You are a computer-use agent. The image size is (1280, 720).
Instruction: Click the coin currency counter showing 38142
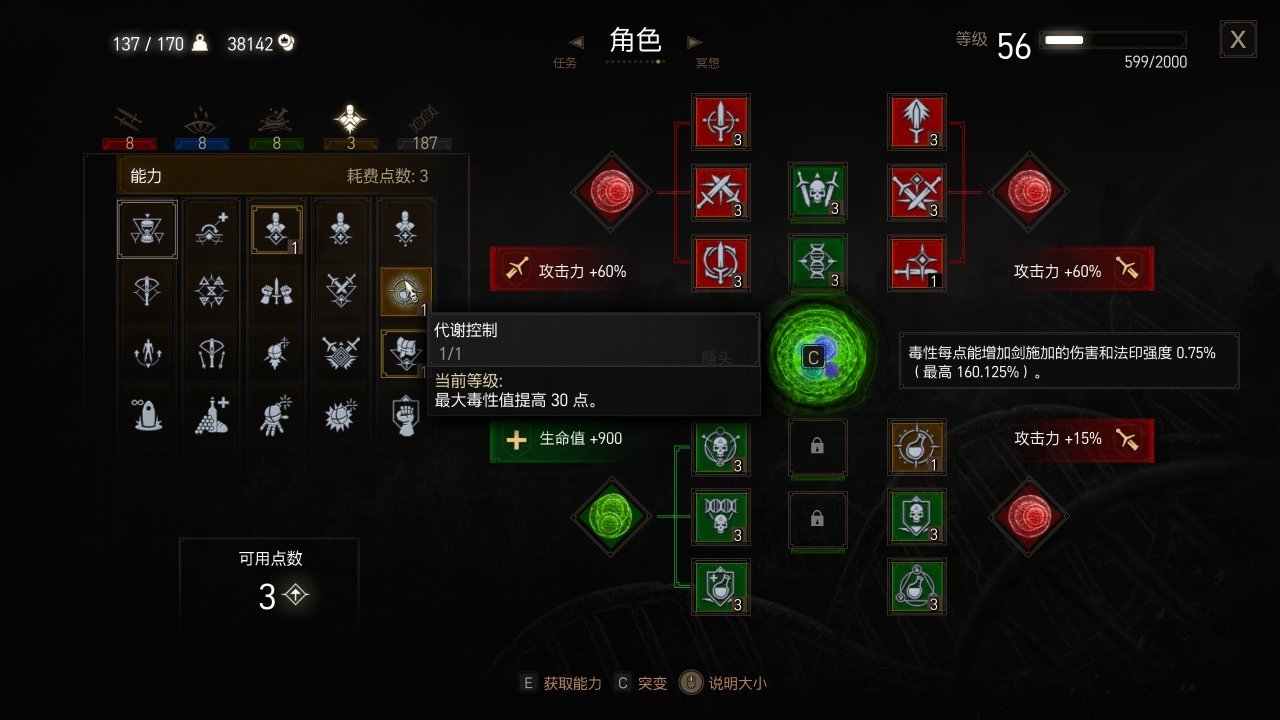[x=251, y=43]
